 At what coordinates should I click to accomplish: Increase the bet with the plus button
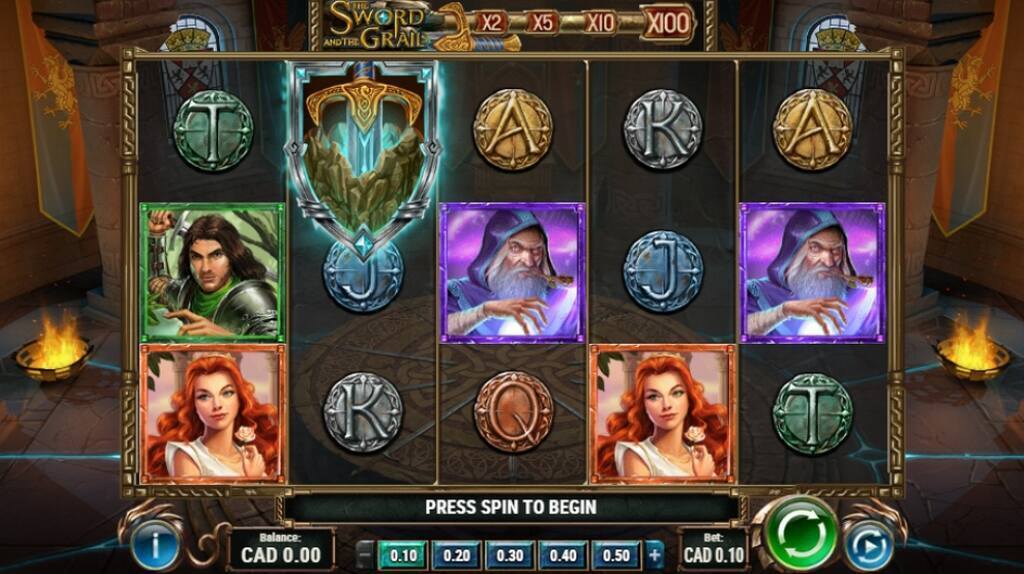[x=655, y=555]
